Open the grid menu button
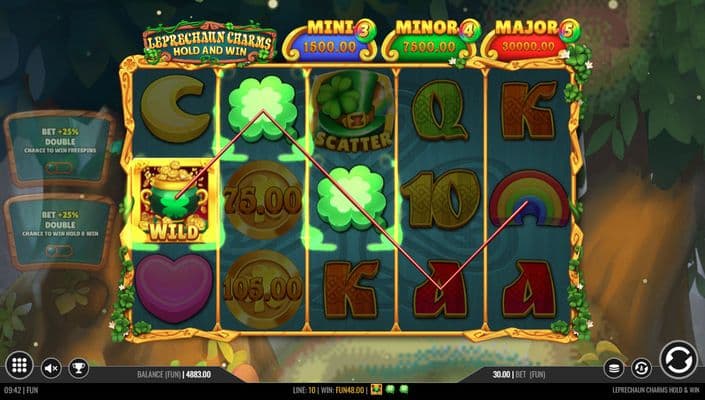Viewport: 705px width, 400px height. pyautogui.click(x=18, y=367)
